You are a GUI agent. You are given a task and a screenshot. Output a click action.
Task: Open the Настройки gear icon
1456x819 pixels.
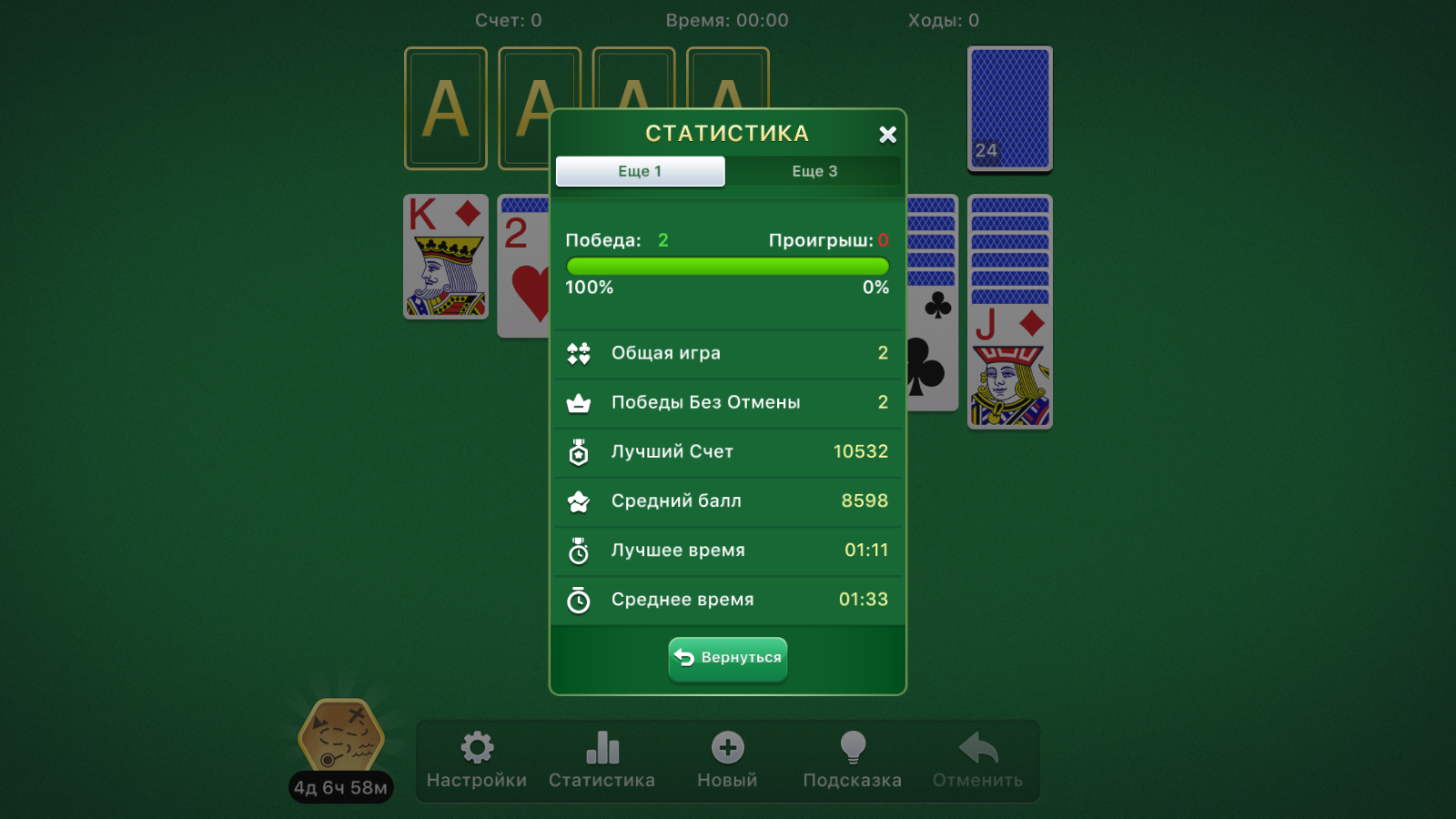tap(476, 746)
